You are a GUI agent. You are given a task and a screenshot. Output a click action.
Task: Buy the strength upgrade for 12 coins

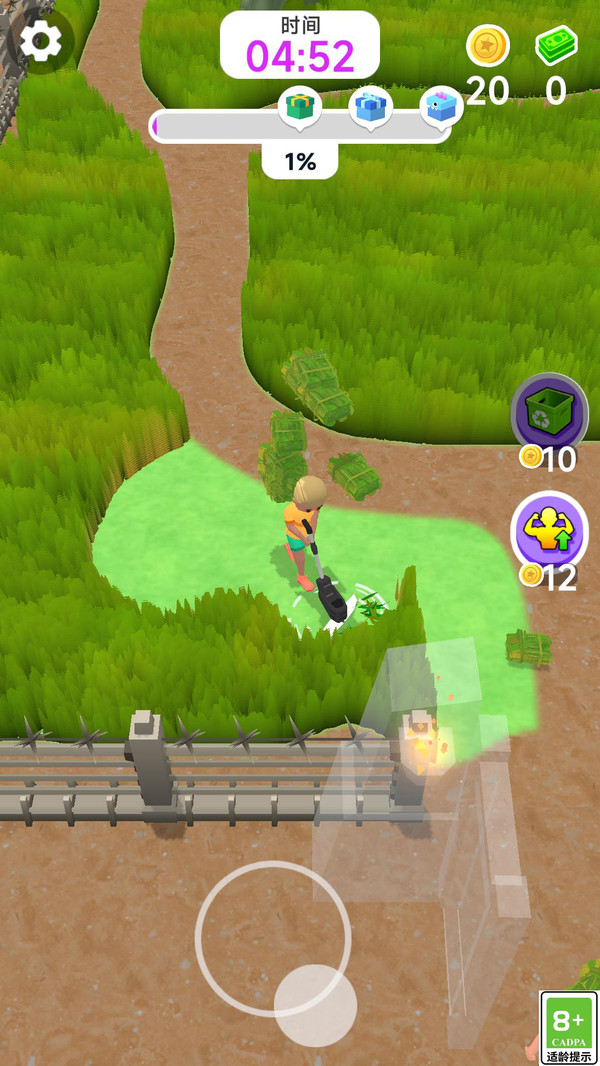[549, 529]
